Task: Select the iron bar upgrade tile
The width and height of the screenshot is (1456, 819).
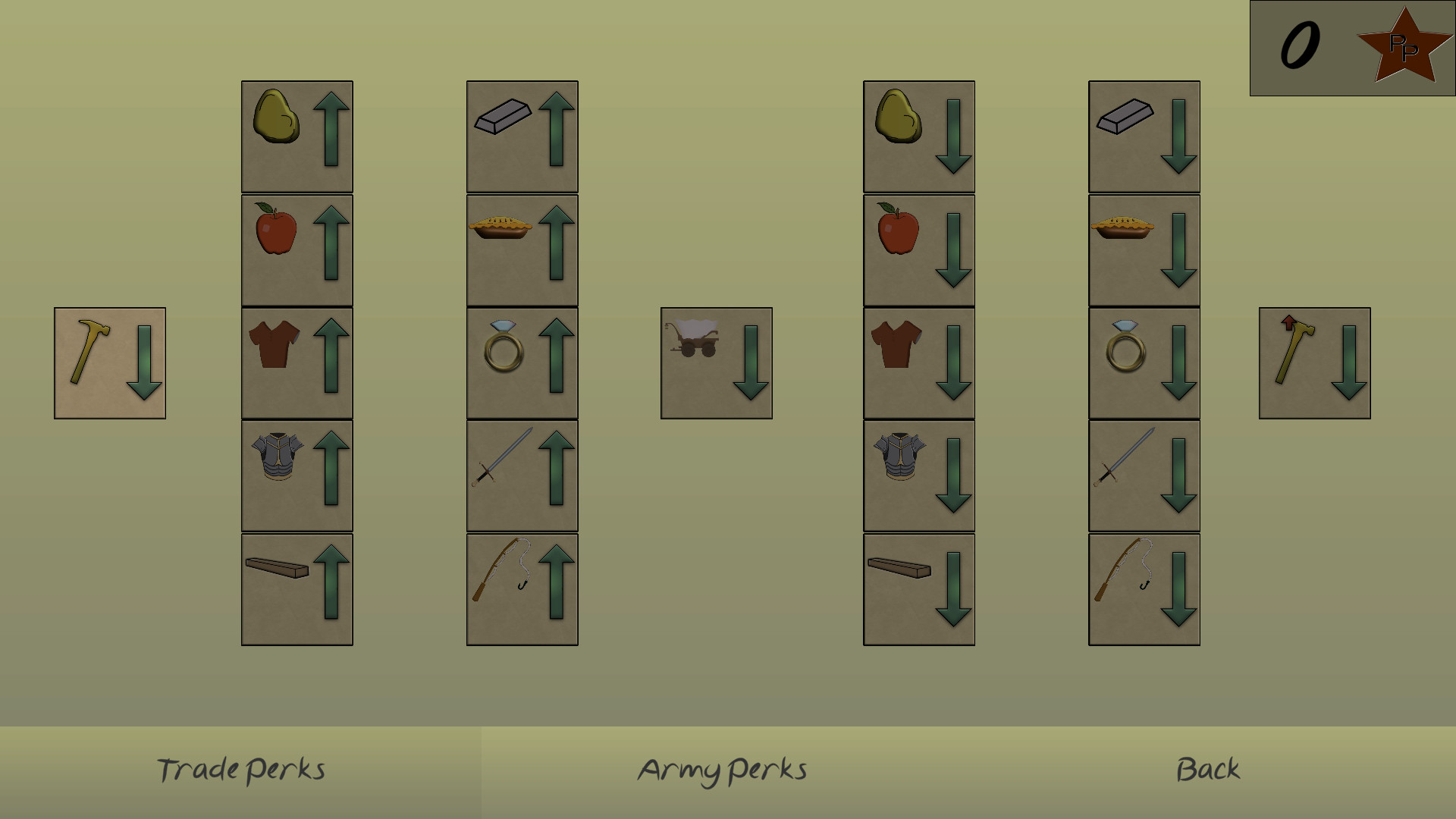Action: click(522, 134)
